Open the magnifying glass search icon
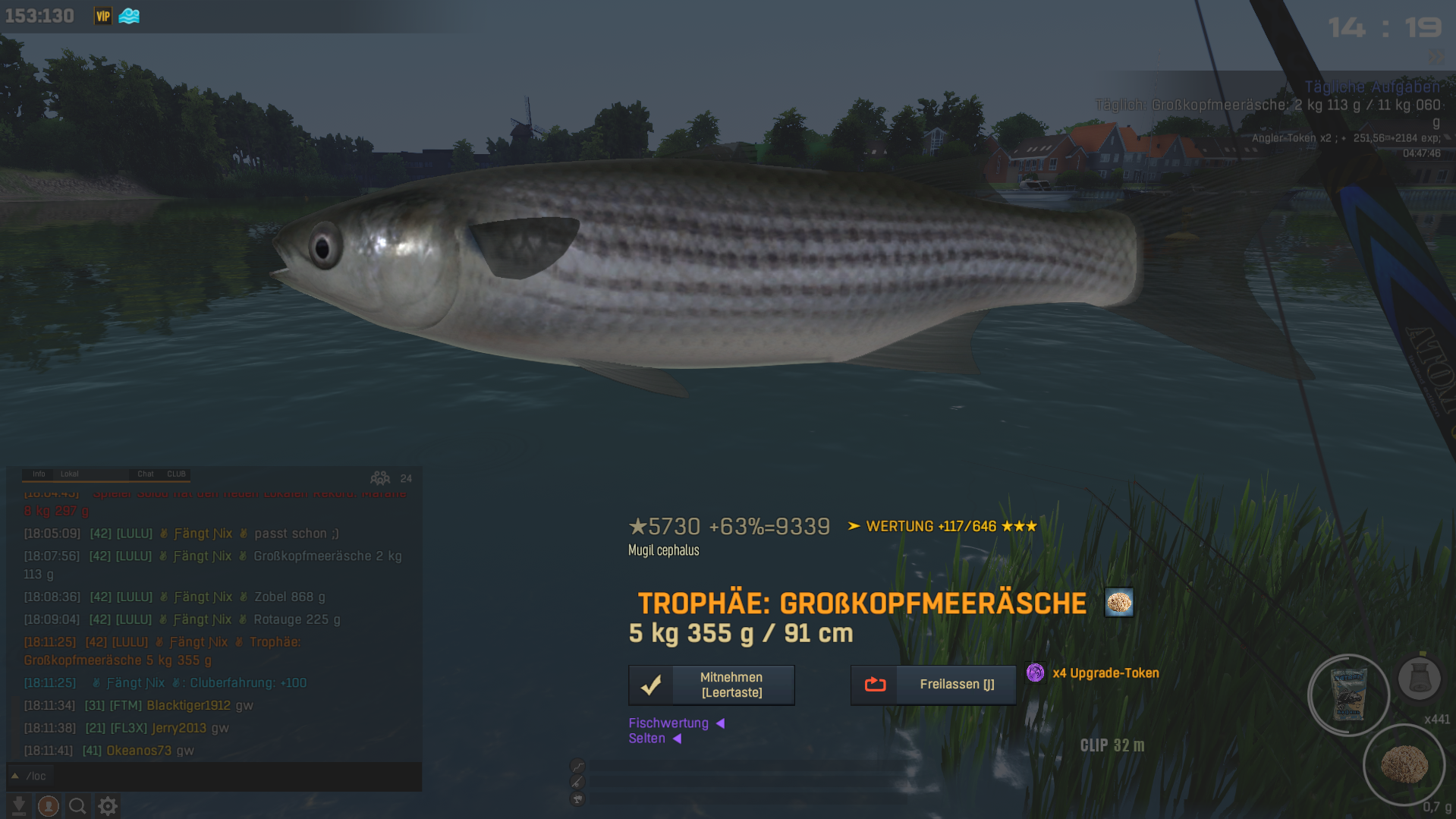Image resolution: width=1456 pixels, height=819 pixels. point(77,805)
